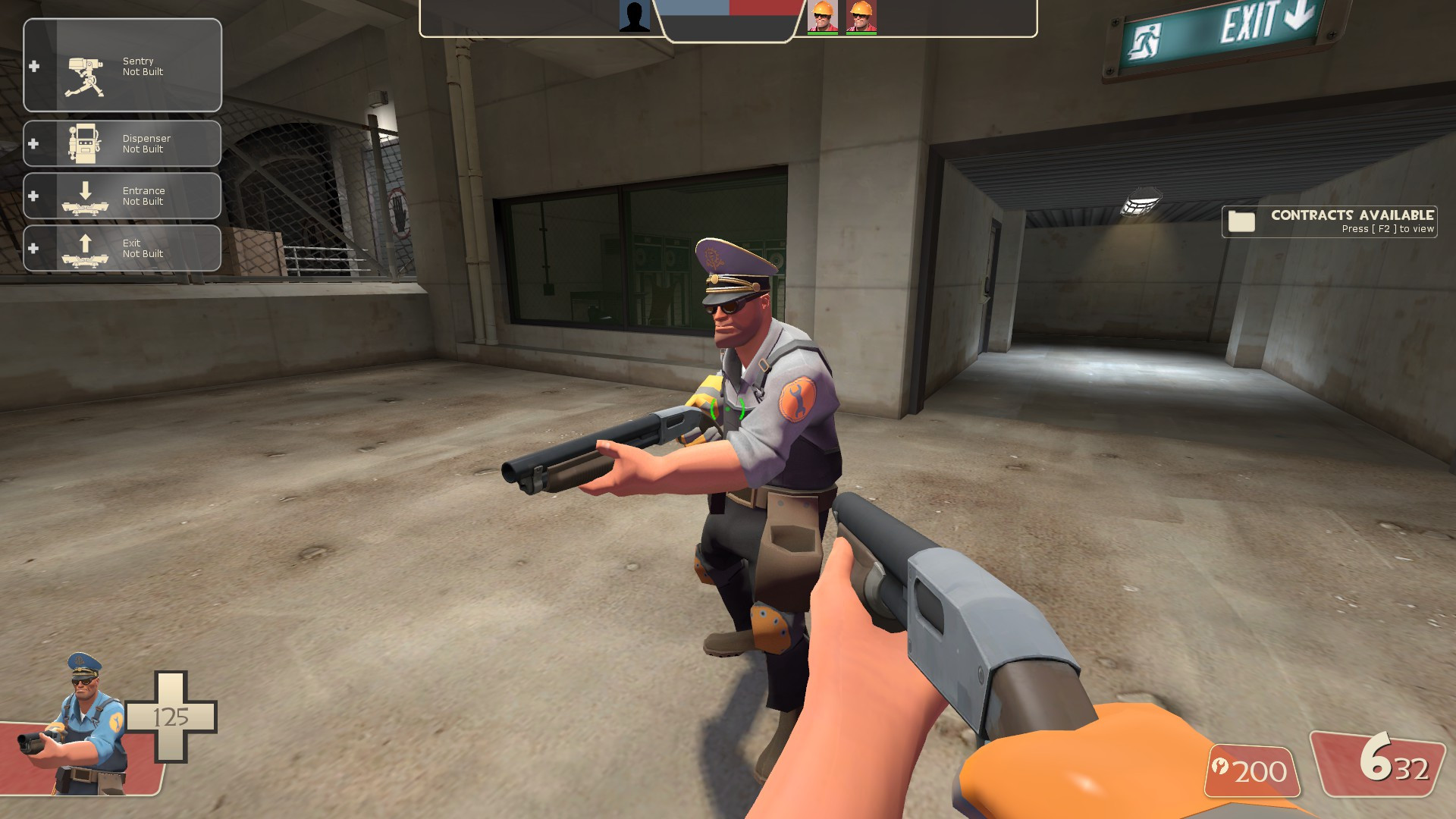1456x819 pixels.
Task: Select the Teleporter Entrance arrow icon
Action: click(x=83, y=196)
